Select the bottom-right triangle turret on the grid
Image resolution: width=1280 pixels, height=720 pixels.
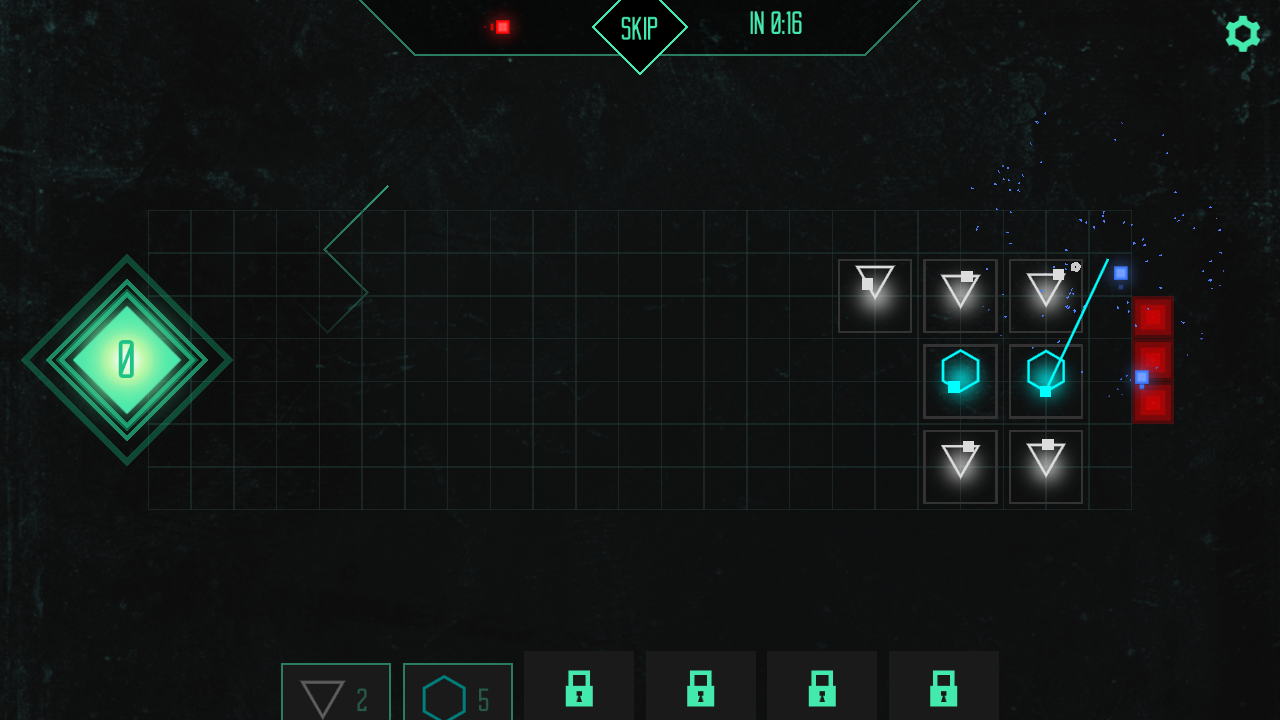(x=1045, y=465)
